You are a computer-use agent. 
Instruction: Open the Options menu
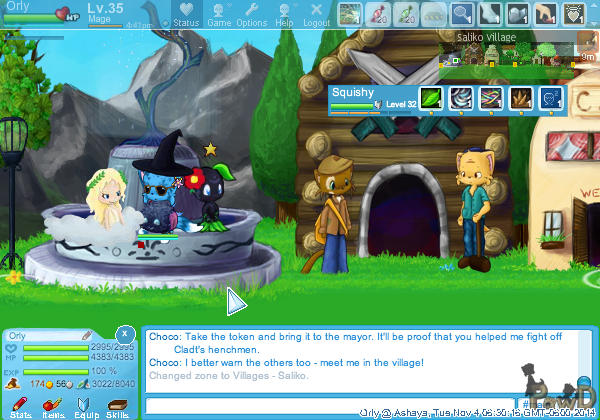[251, 14]
